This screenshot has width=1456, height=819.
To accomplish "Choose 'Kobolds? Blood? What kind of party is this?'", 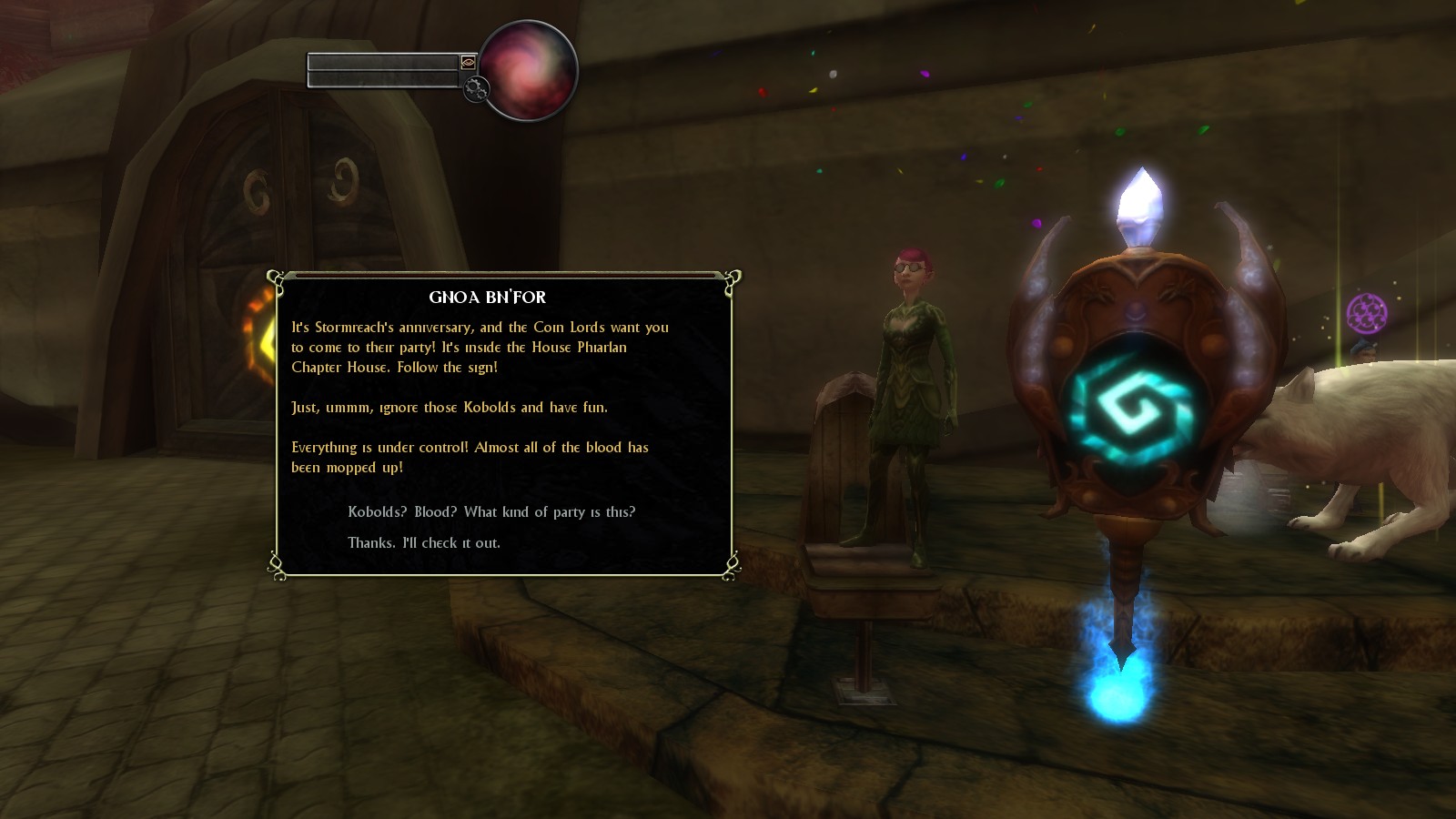I will [x=491, y=511].
